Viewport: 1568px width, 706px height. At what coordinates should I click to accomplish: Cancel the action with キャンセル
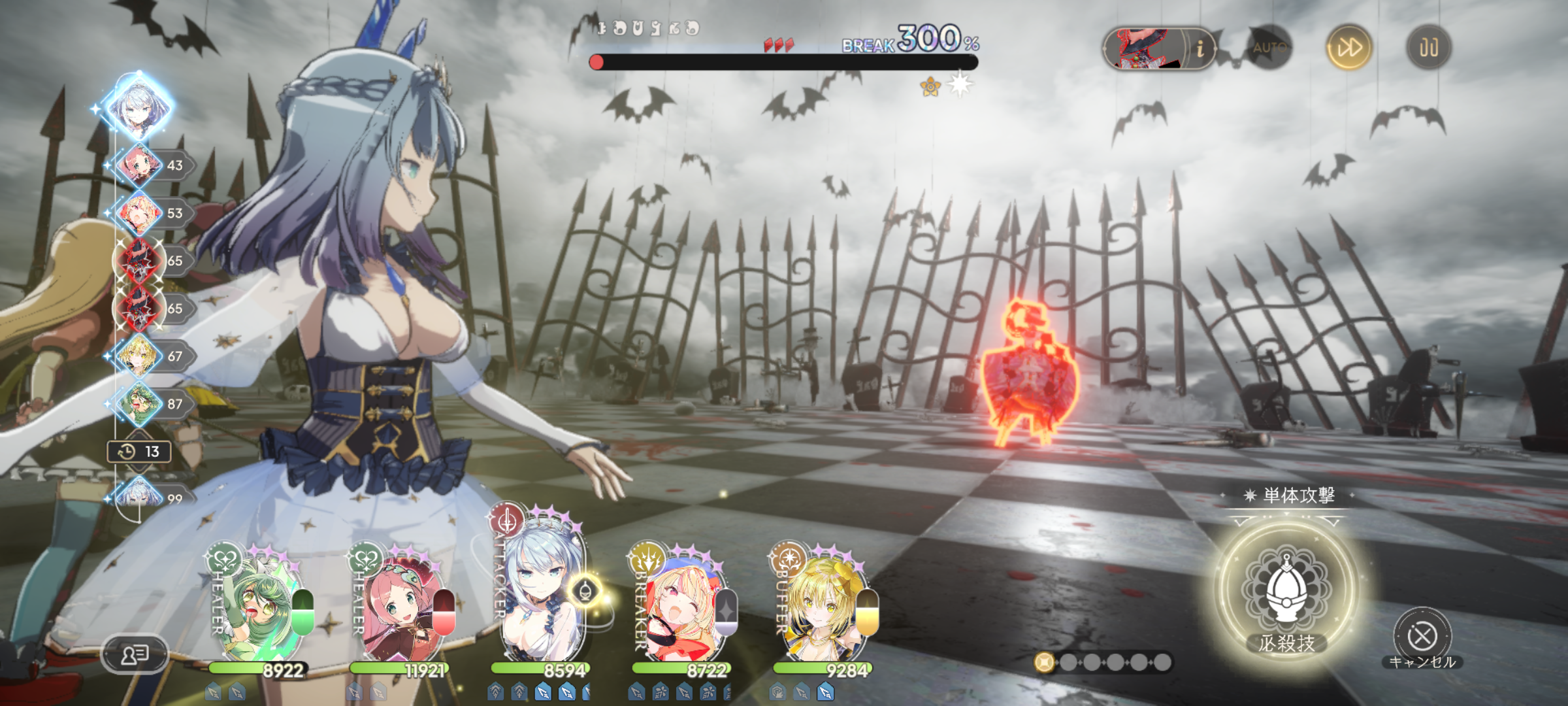pos(1422,636)
